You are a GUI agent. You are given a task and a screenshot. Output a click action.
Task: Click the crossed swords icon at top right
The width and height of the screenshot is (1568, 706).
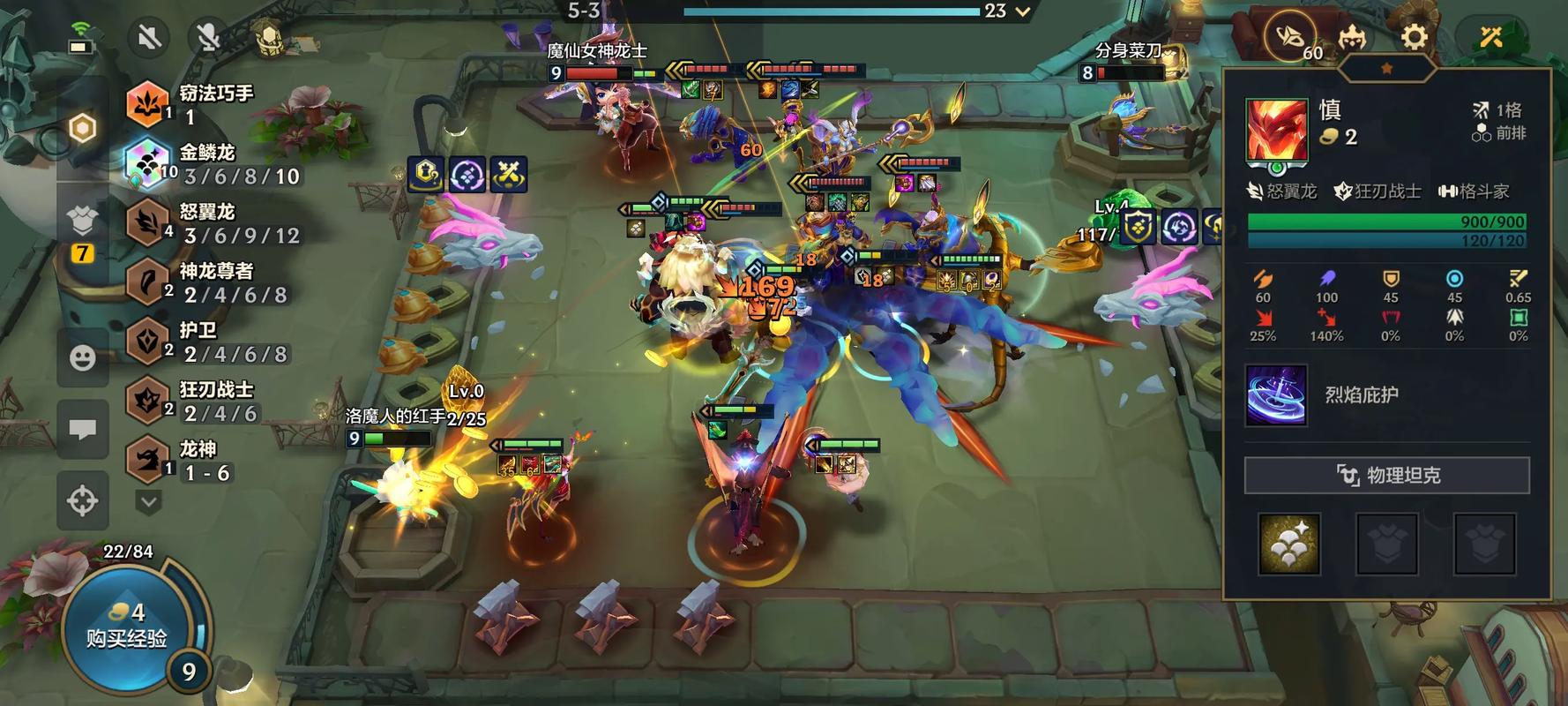coord(1491,37)
